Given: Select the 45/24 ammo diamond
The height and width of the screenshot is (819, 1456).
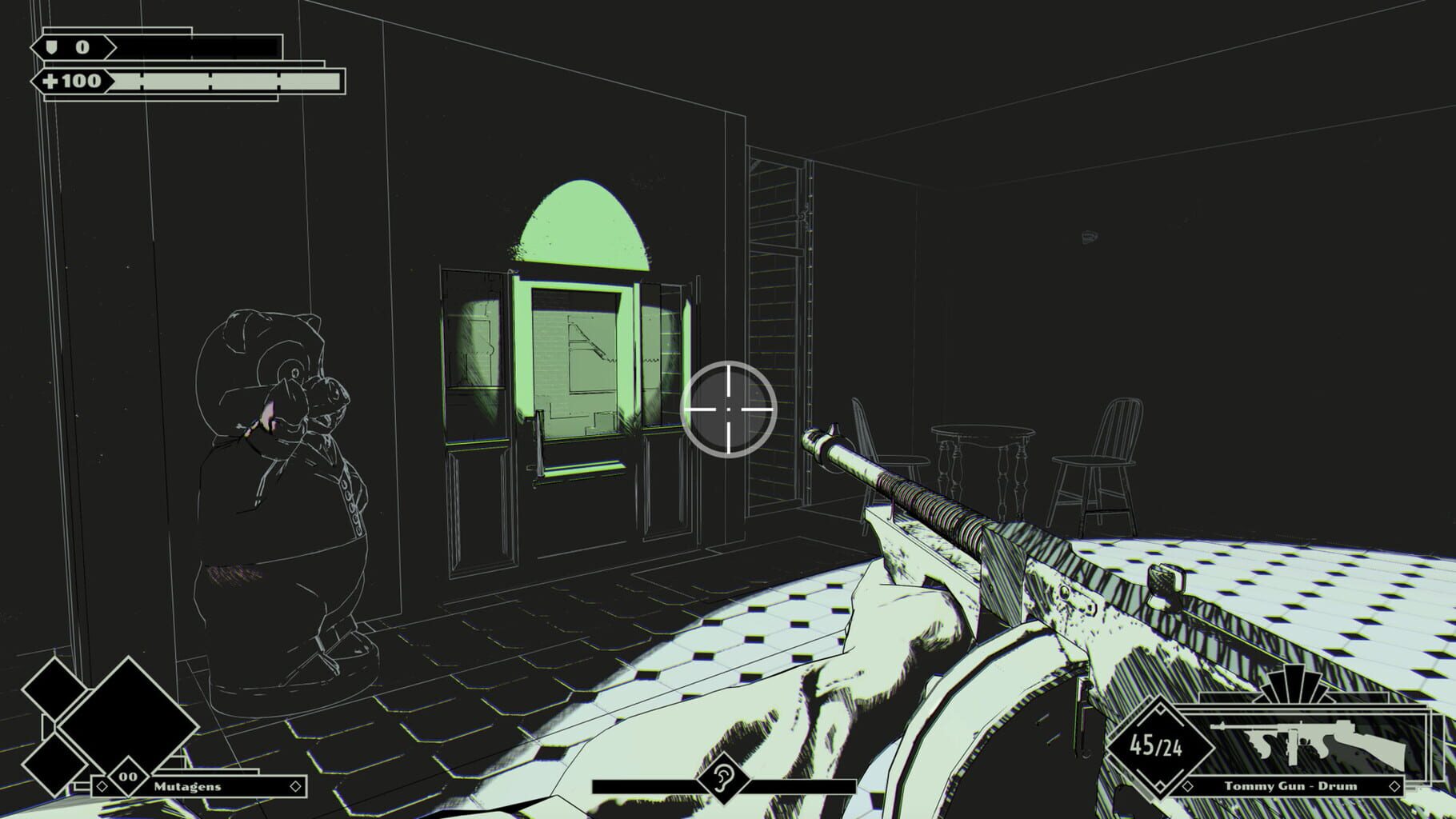Looking at the screenshot, I should point(1158,747).
